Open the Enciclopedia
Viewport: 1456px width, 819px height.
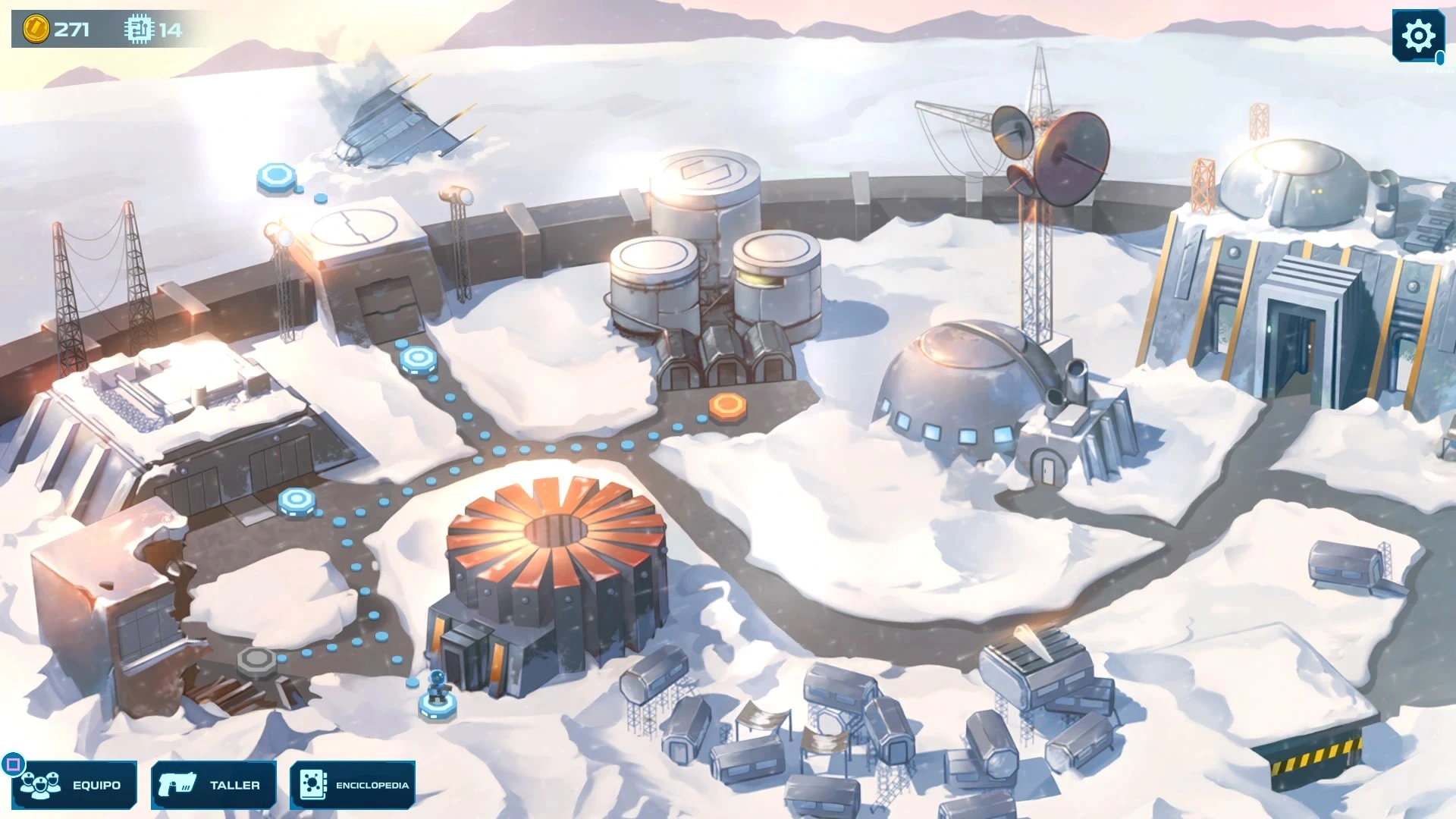[x=353, y=784]
